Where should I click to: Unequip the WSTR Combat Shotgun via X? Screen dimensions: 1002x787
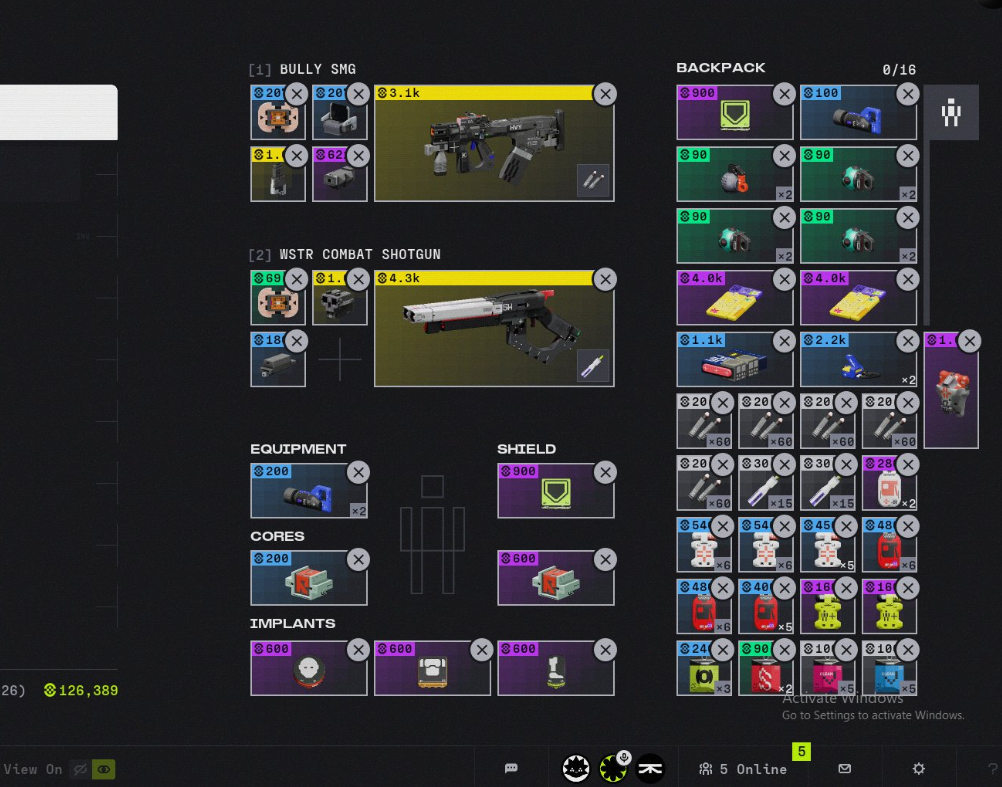pos(605,279)
